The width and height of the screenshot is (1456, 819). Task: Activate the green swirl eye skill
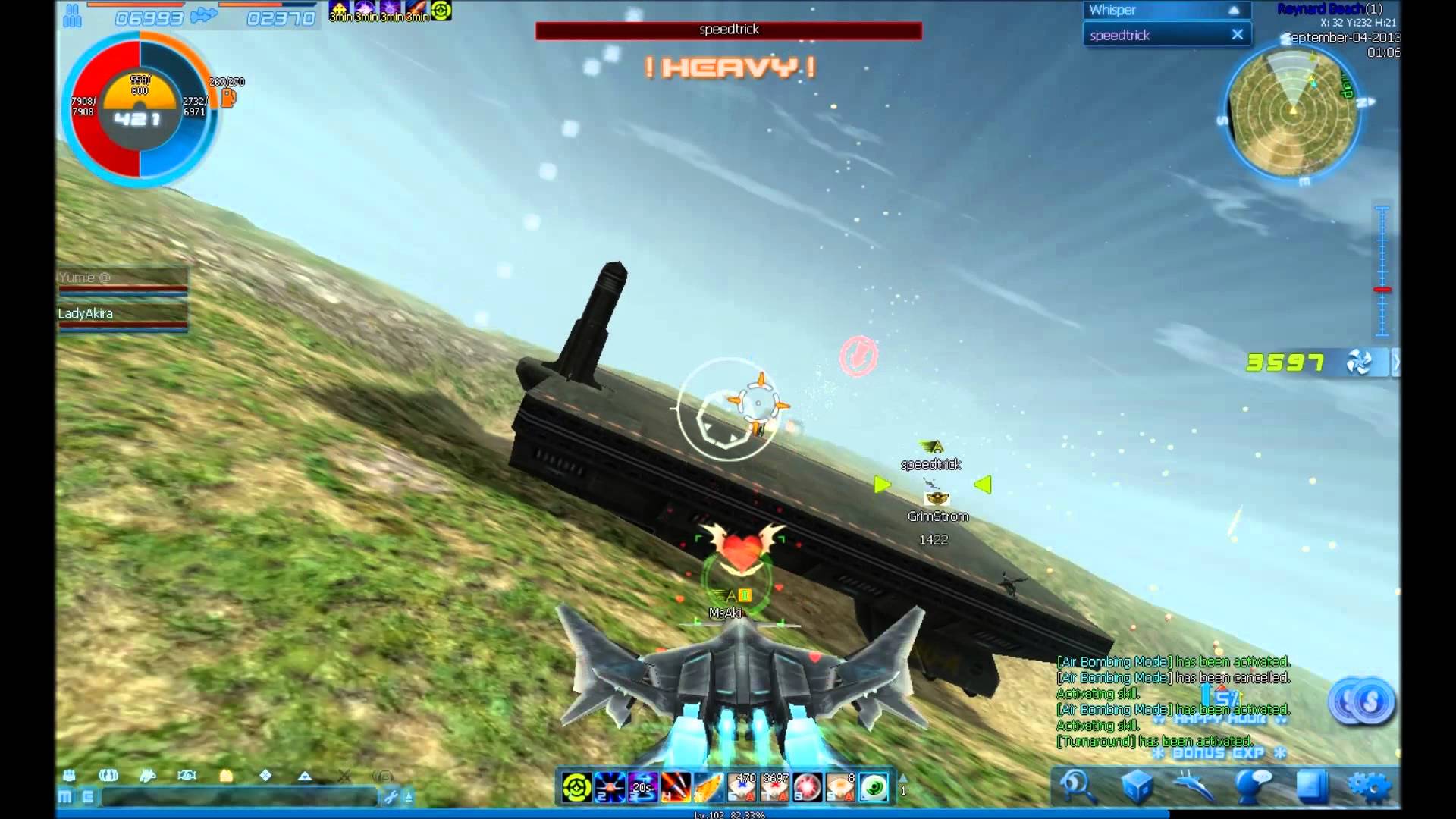point(874,788)
